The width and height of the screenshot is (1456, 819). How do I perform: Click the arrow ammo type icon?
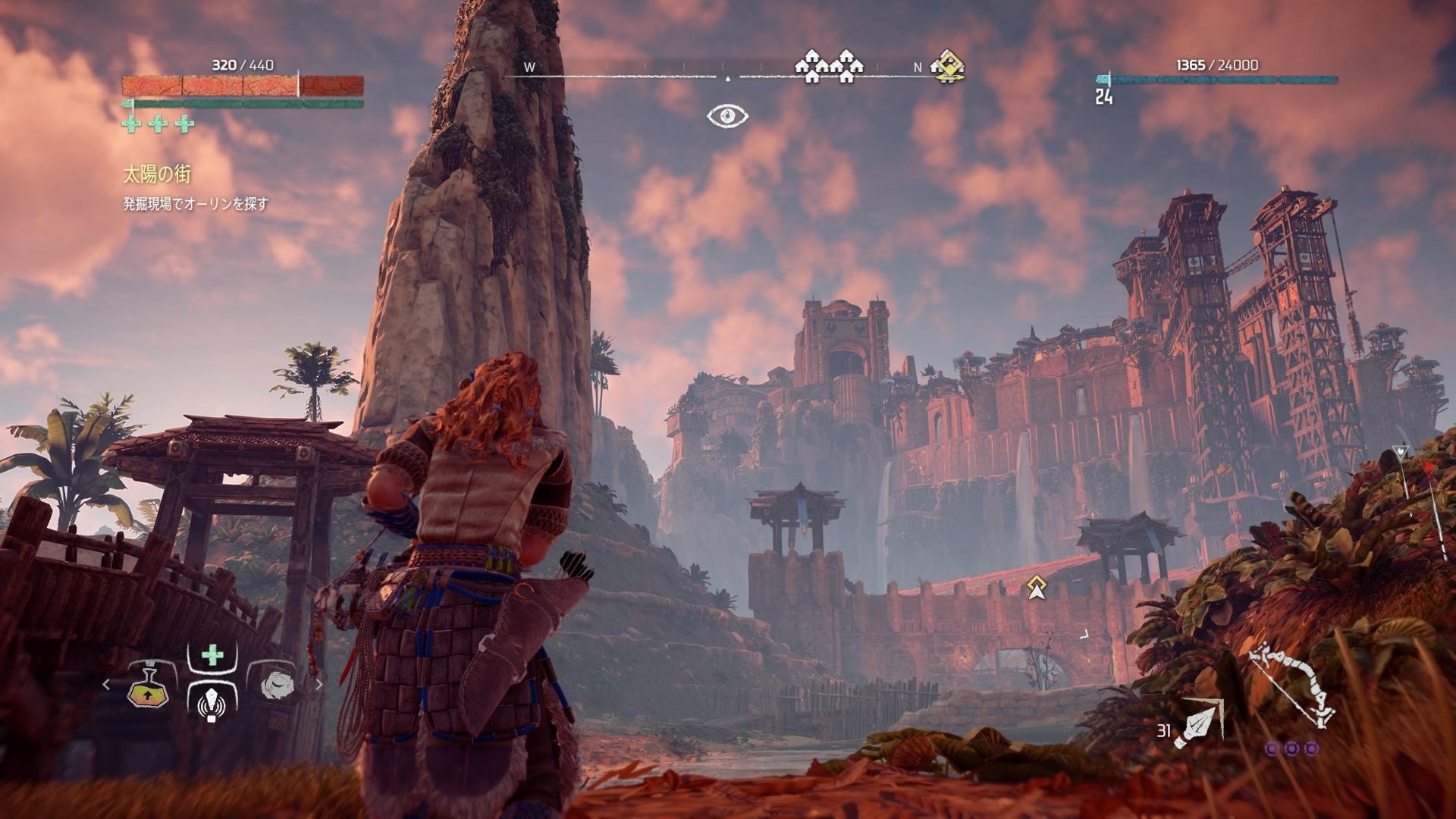pos(1198,721)
